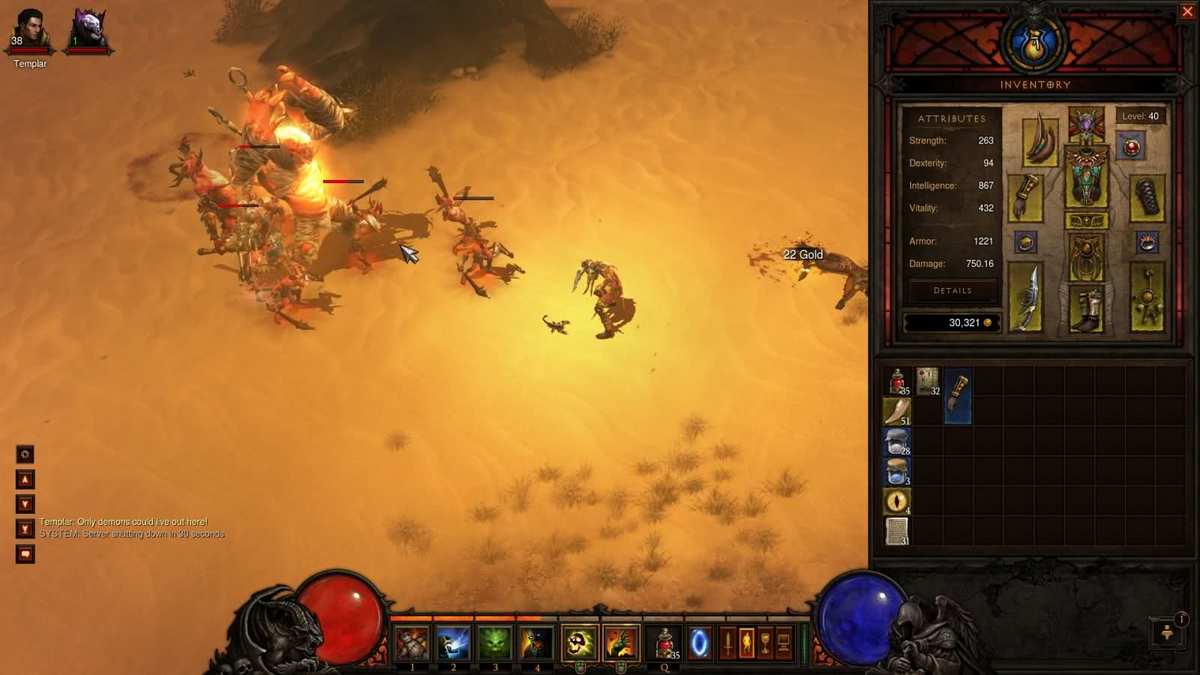Open the blue town portal

pyautogui.click(x=699, y=643)
